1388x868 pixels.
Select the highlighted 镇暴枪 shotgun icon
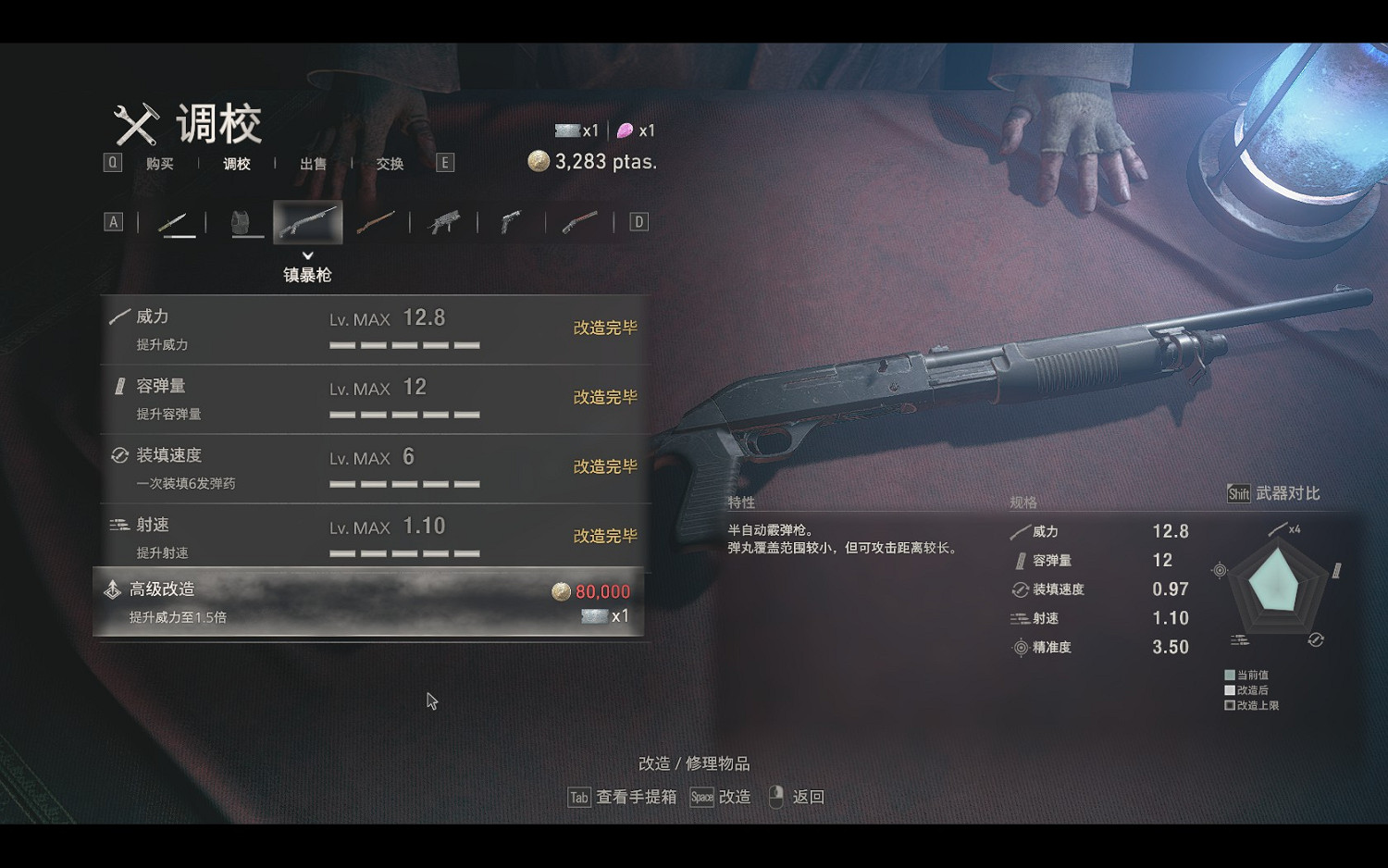(x=308, y=221)
